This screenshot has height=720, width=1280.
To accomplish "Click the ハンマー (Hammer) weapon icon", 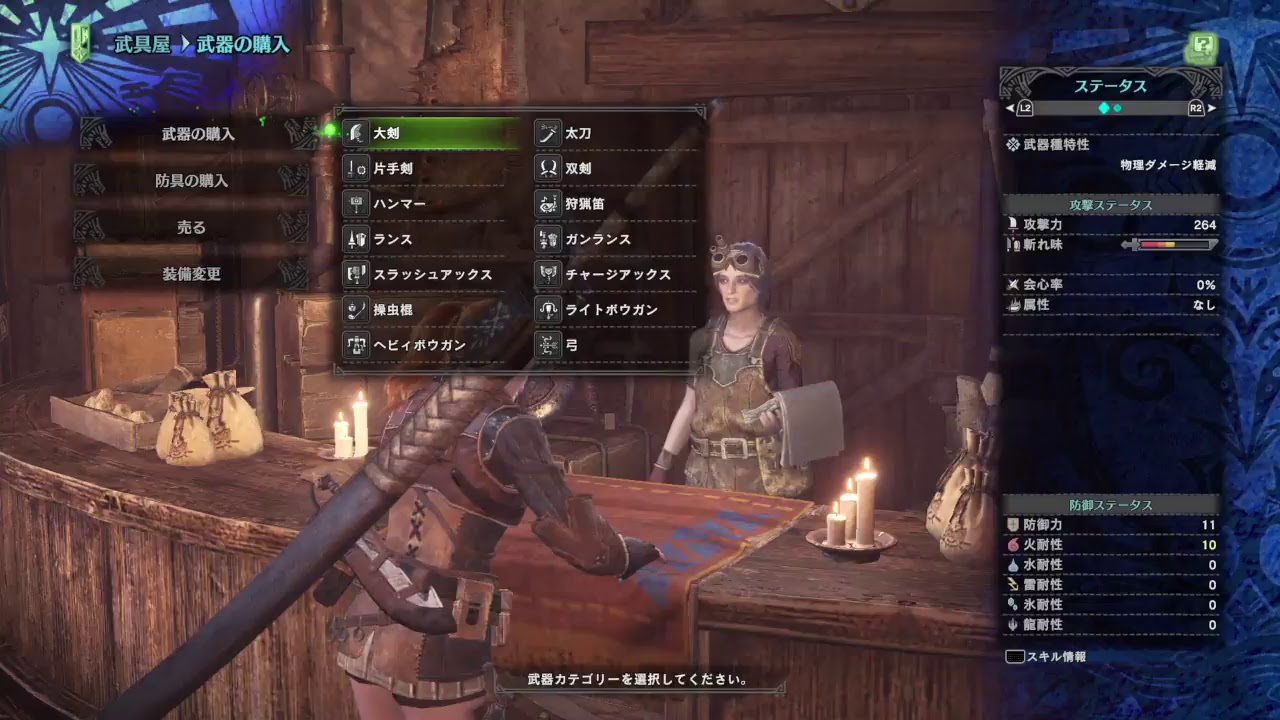I will tap(356, 204).
